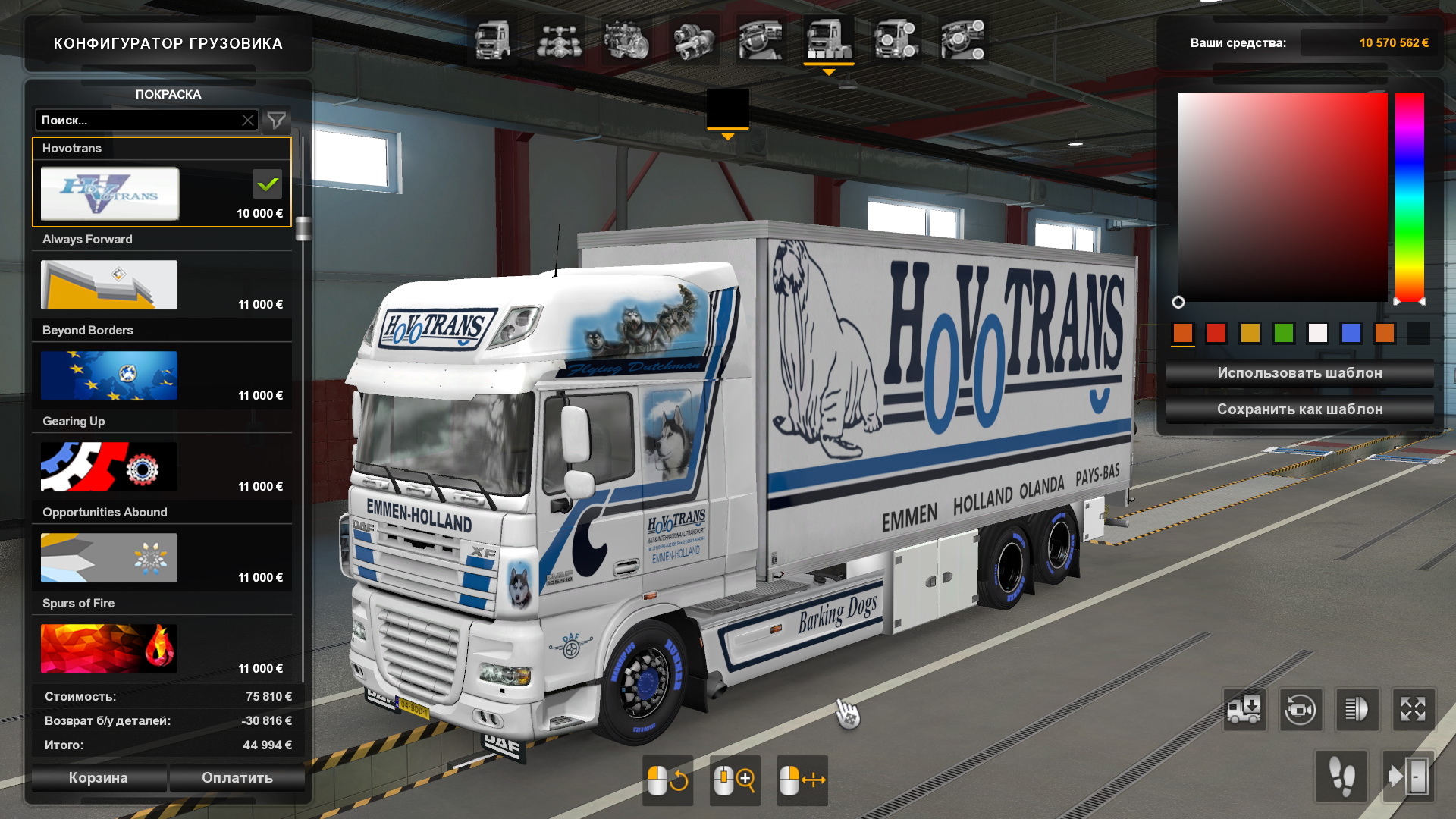Toggle the truck headlights icon
Viewport: 1456px width, 819px height.
click(x=1357, y=710)
